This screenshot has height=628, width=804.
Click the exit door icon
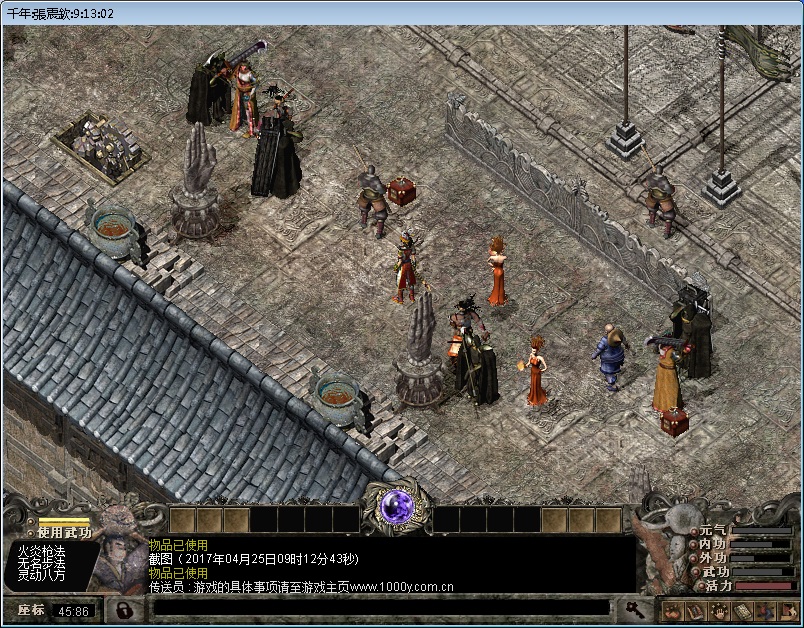[787, 610]
